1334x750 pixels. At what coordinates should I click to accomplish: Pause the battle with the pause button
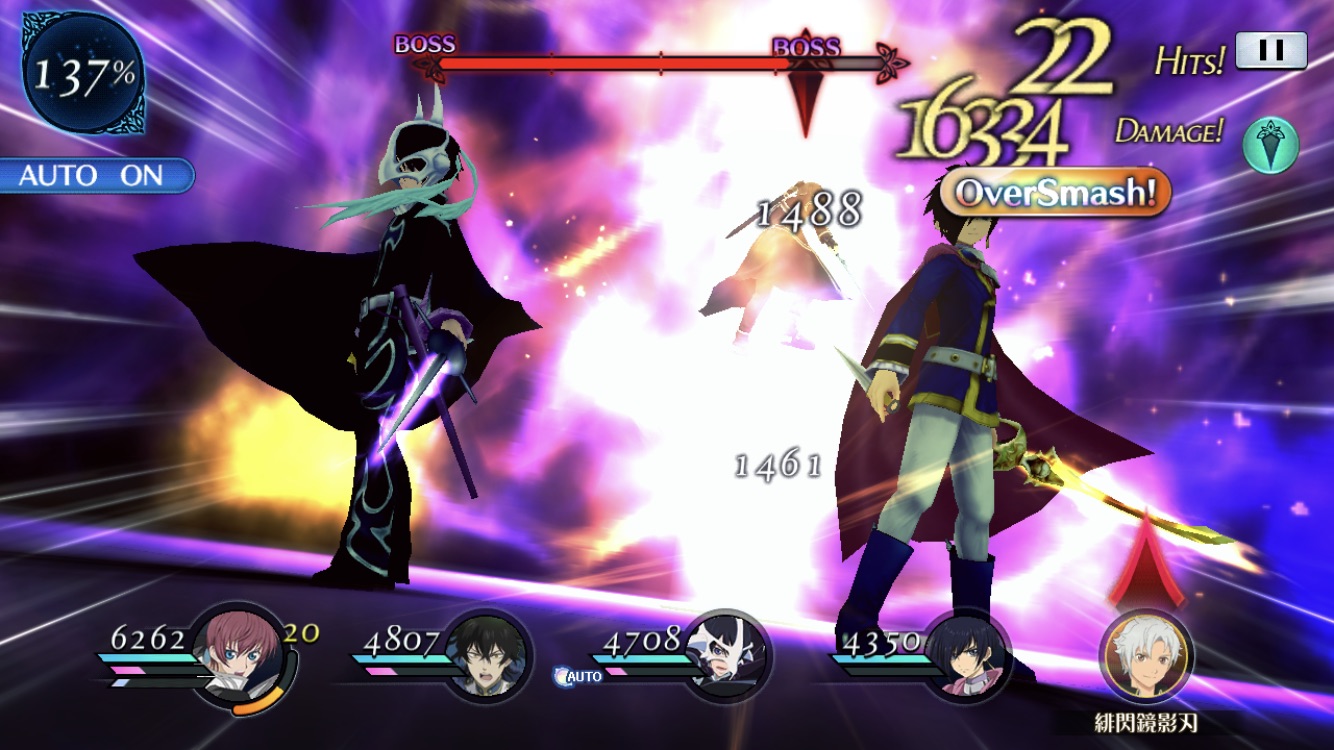click(x=1271, y=51)
